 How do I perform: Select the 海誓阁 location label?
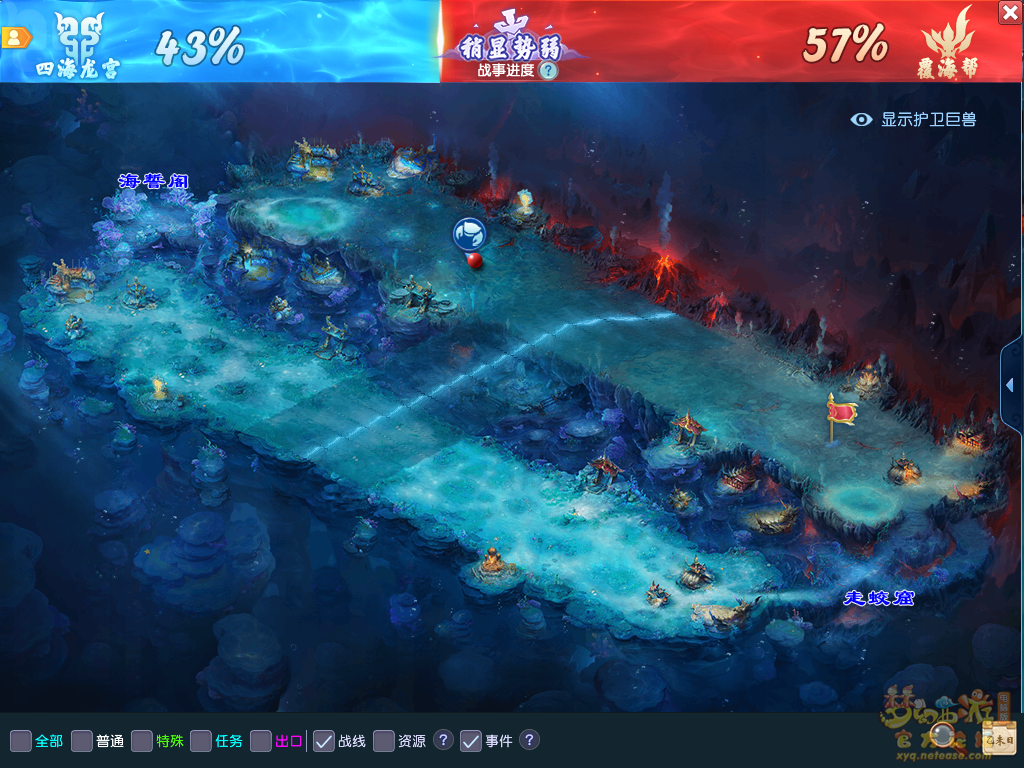coord(153,181)
